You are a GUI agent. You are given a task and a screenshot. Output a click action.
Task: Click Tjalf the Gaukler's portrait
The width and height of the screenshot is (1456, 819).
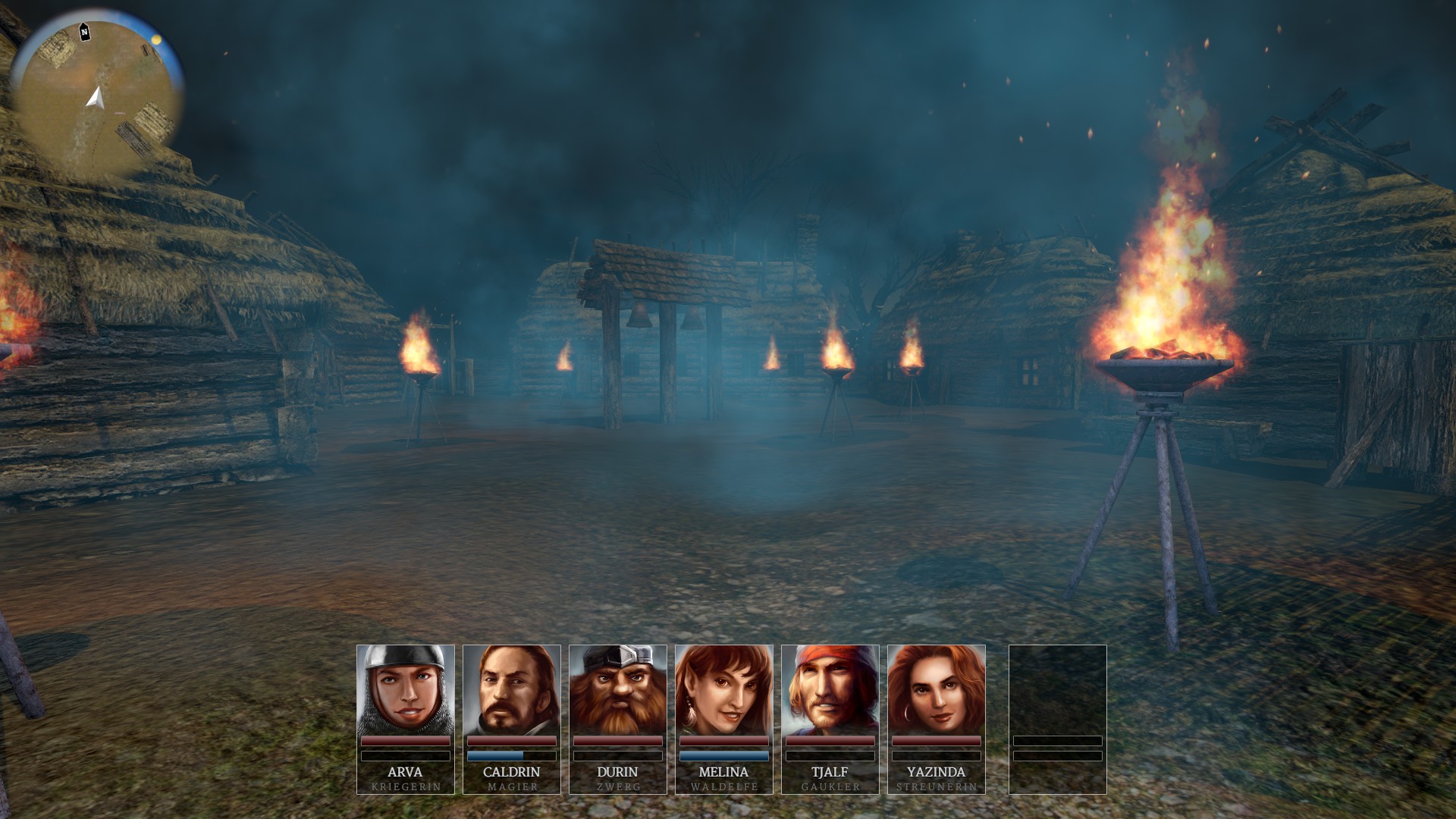coord(830,692)
